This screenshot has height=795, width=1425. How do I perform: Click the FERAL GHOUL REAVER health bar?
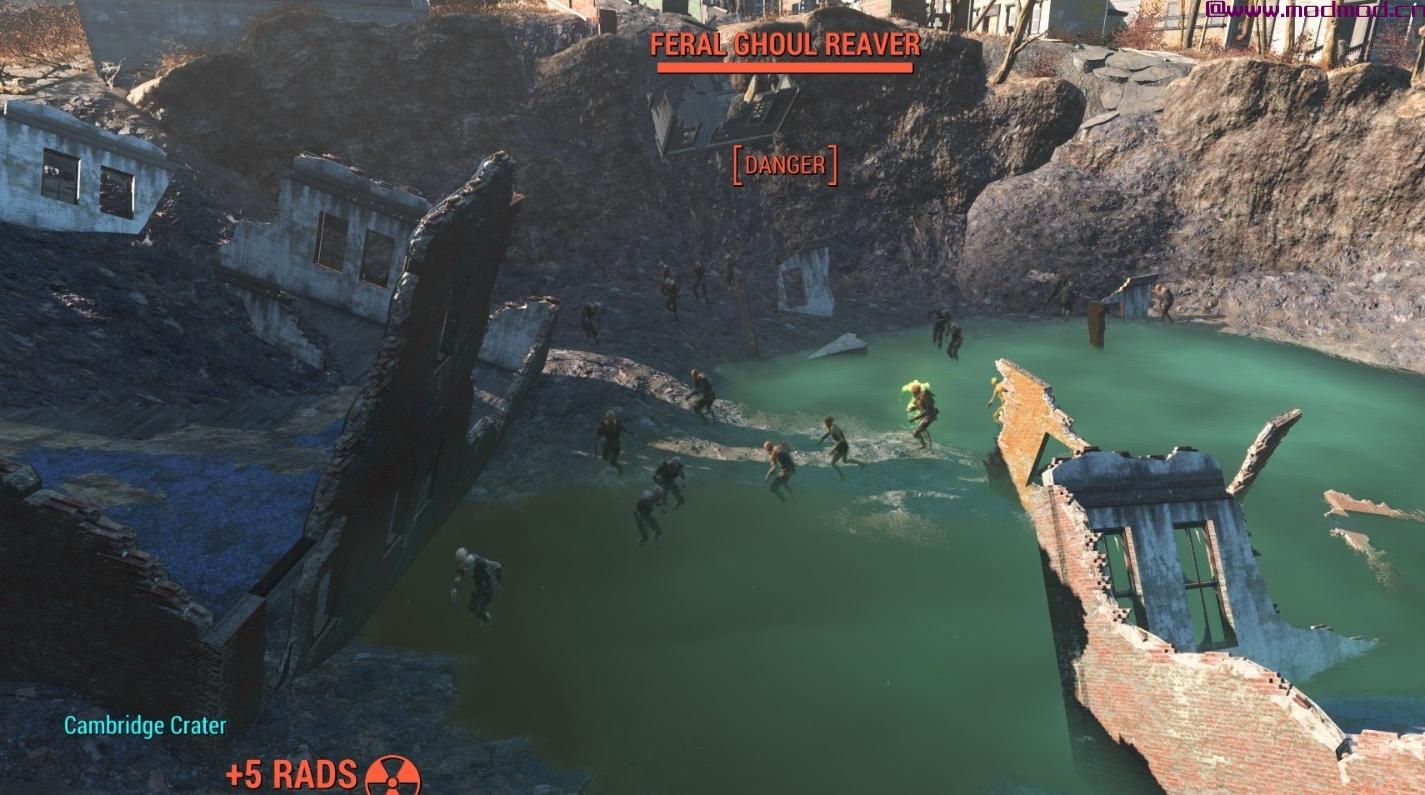click(x=784, y=68)
